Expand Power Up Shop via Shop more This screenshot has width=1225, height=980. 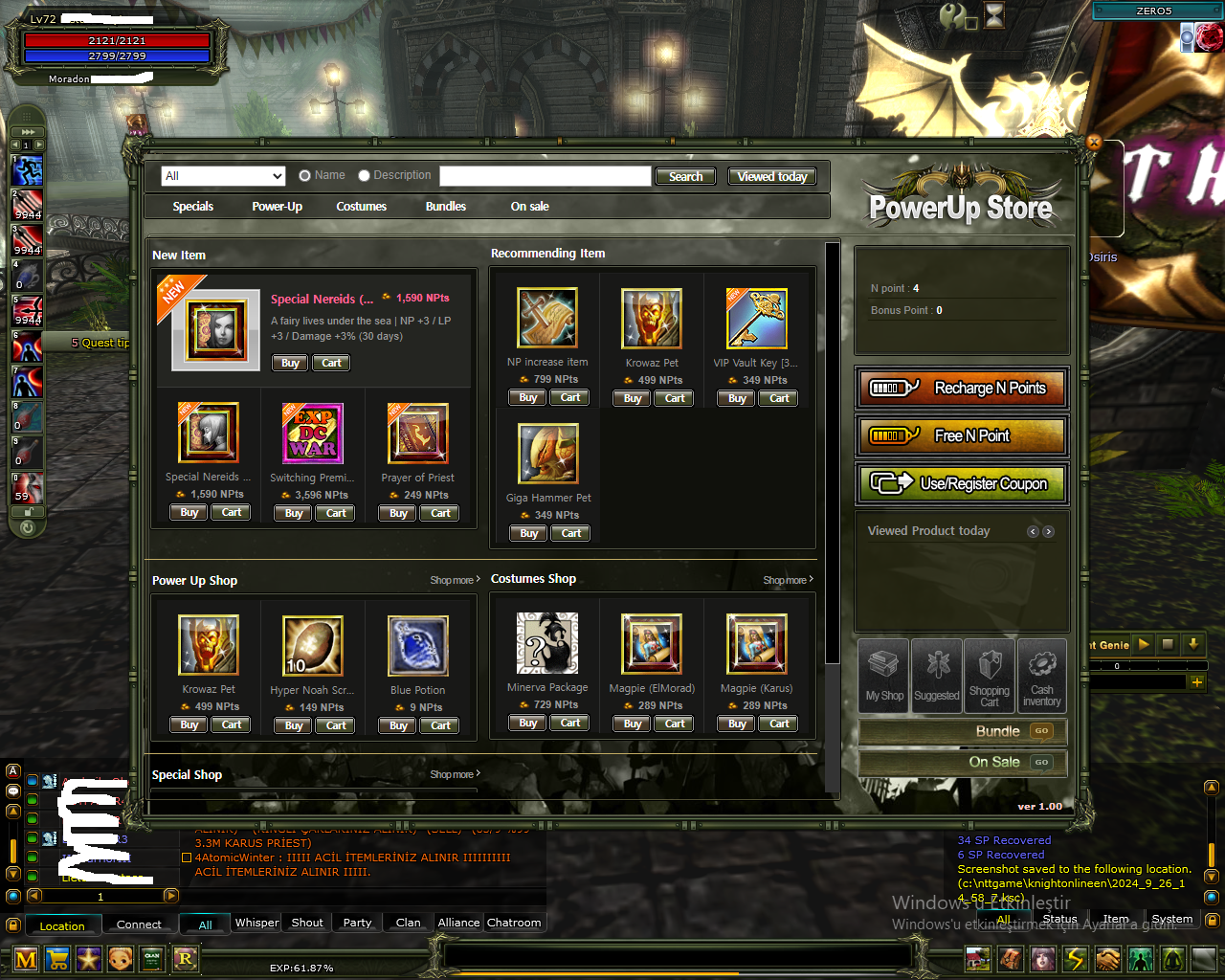pos(454,579)
